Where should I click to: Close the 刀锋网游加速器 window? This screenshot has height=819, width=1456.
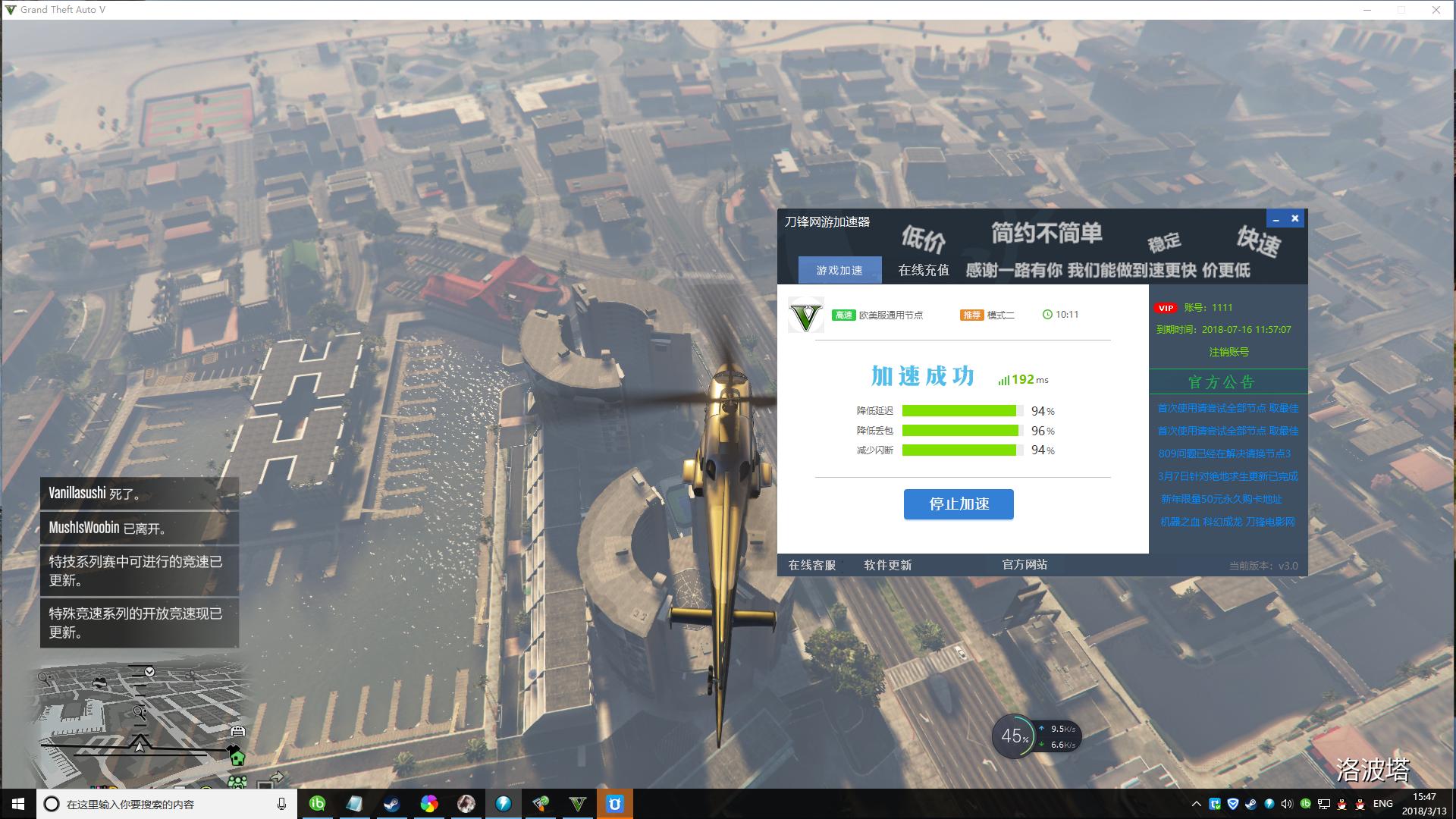[x=1295, y=218]
